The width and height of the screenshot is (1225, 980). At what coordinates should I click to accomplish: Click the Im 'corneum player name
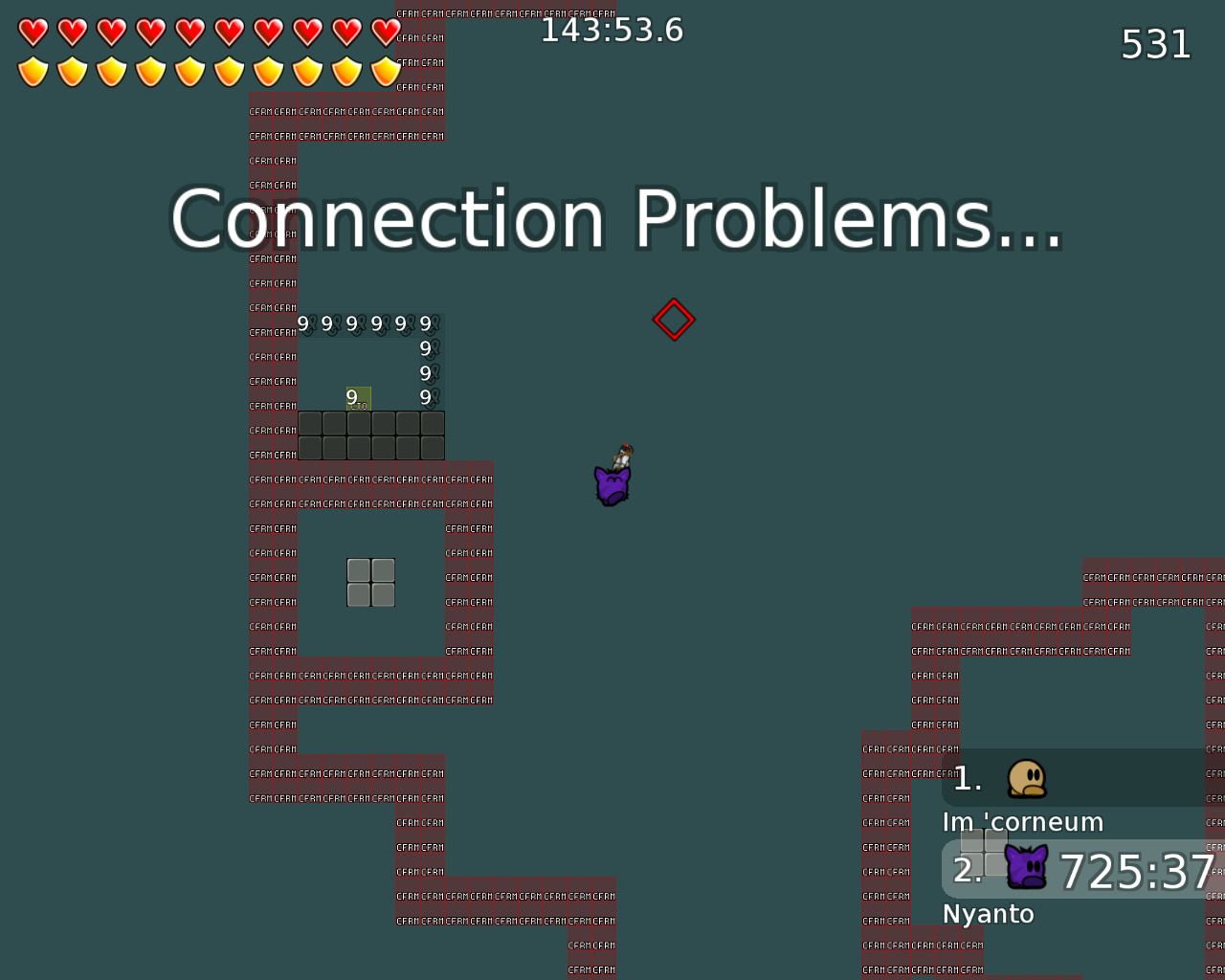click(1023, 821)
